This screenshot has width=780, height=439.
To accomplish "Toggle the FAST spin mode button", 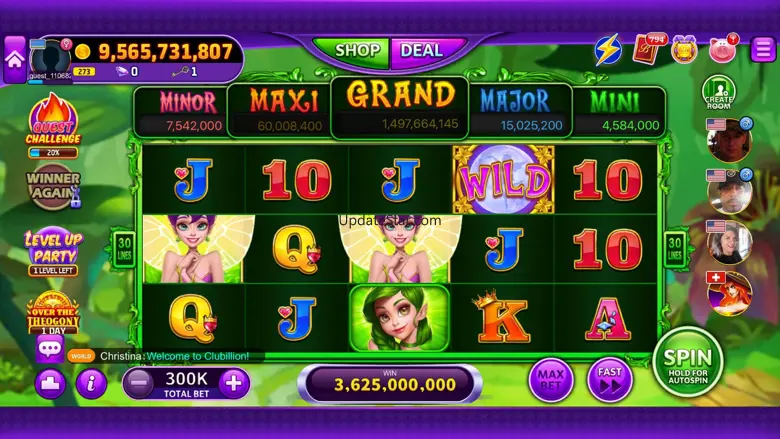I will [609, 380].
